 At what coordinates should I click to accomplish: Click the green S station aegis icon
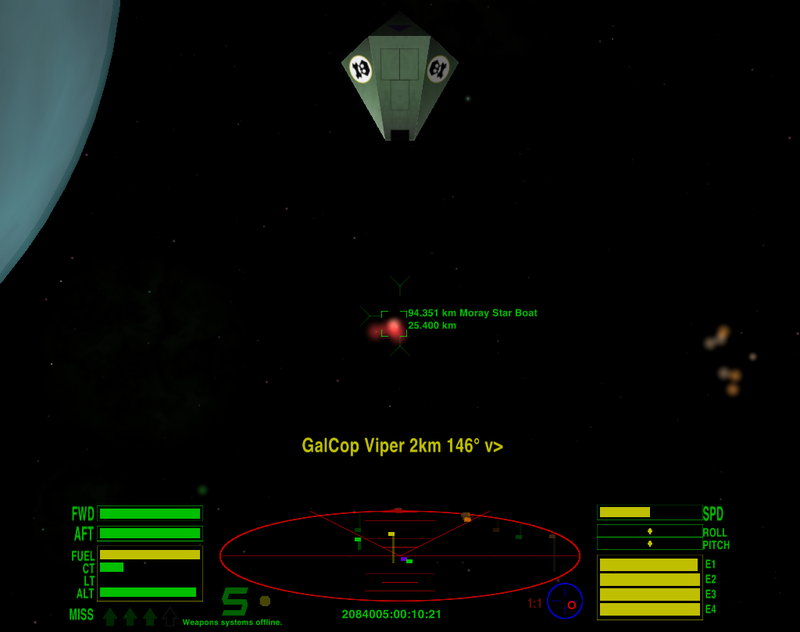point(235,601)
